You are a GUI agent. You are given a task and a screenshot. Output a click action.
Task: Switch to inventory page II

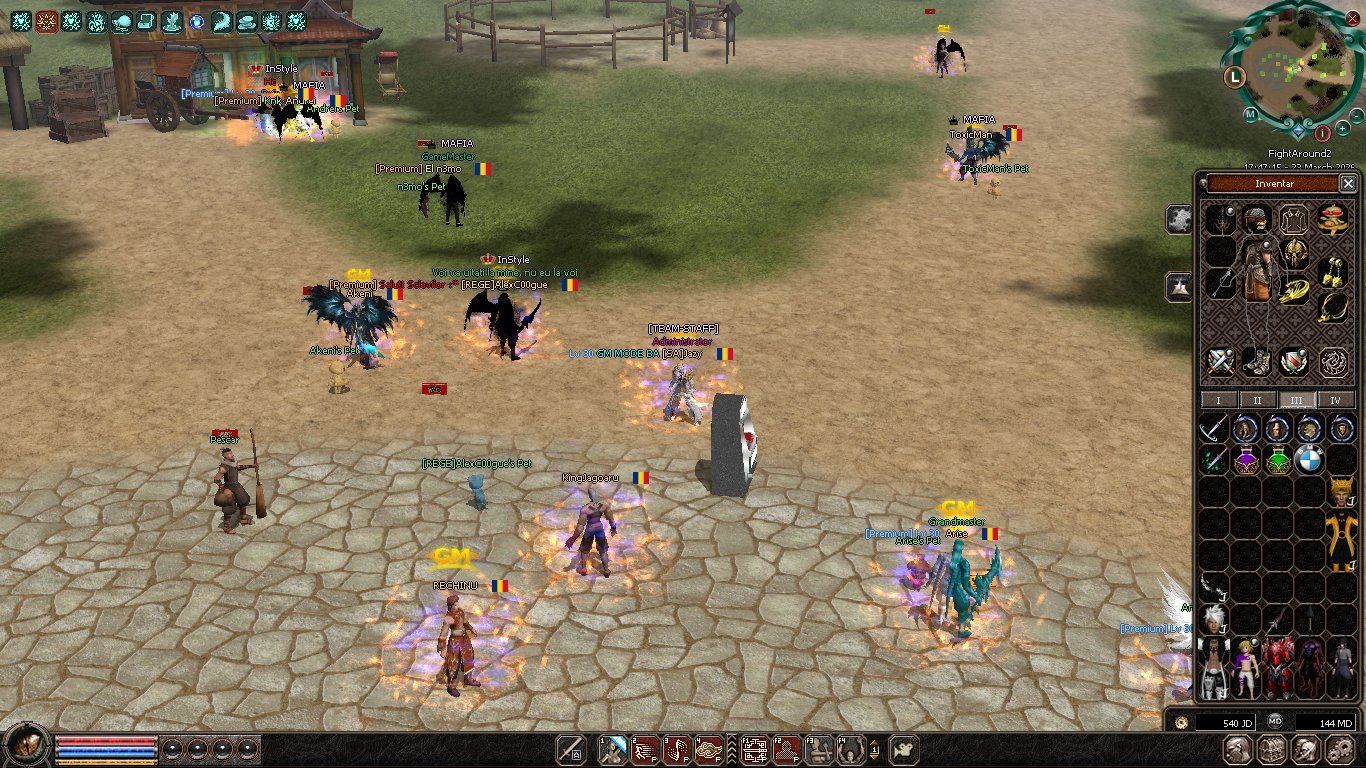point(1257,400)
